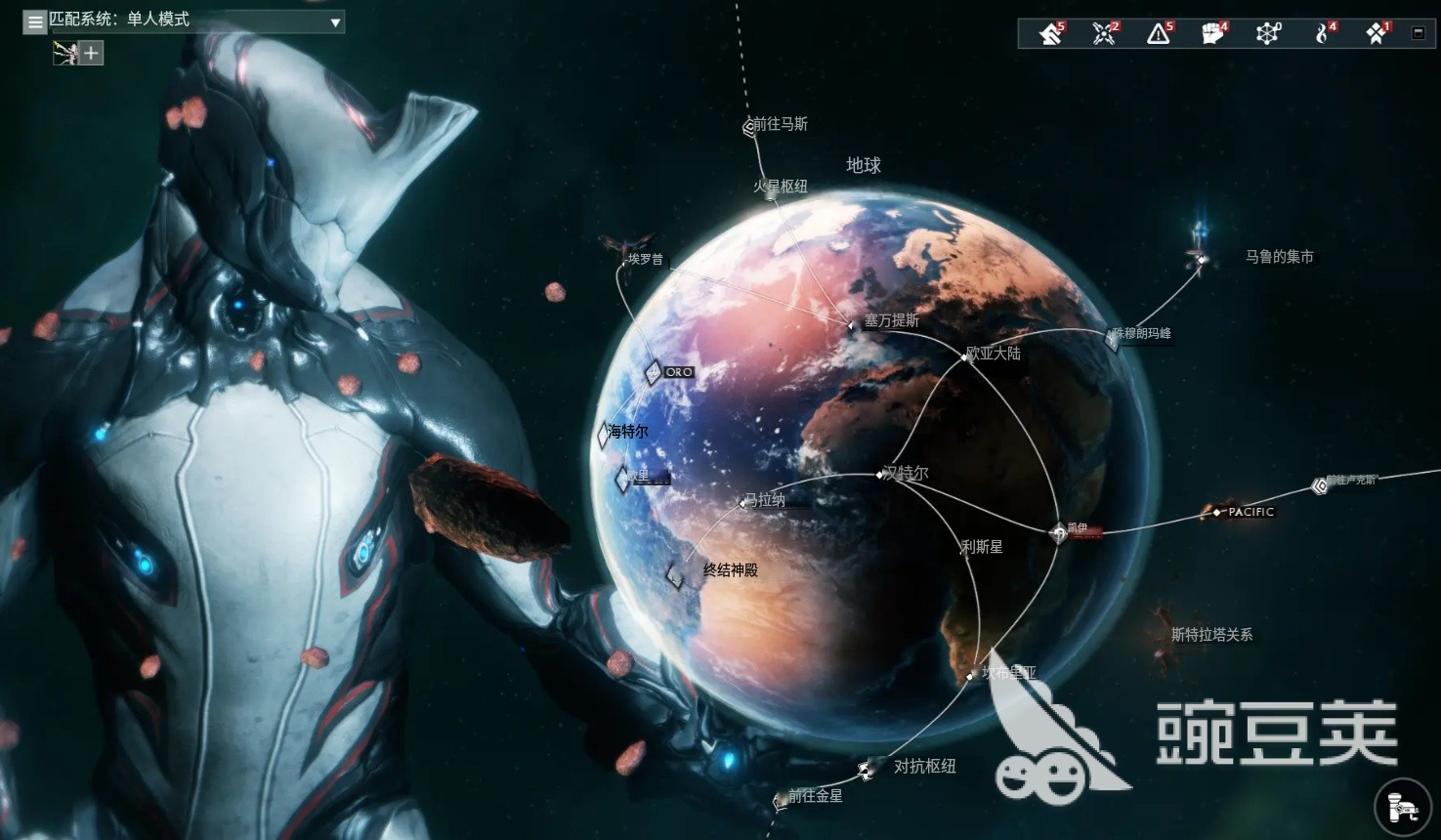This screenshot has height=840, width=1441.
Task: Expand the hamburger menu at top left
Action: tap(34, 21)
